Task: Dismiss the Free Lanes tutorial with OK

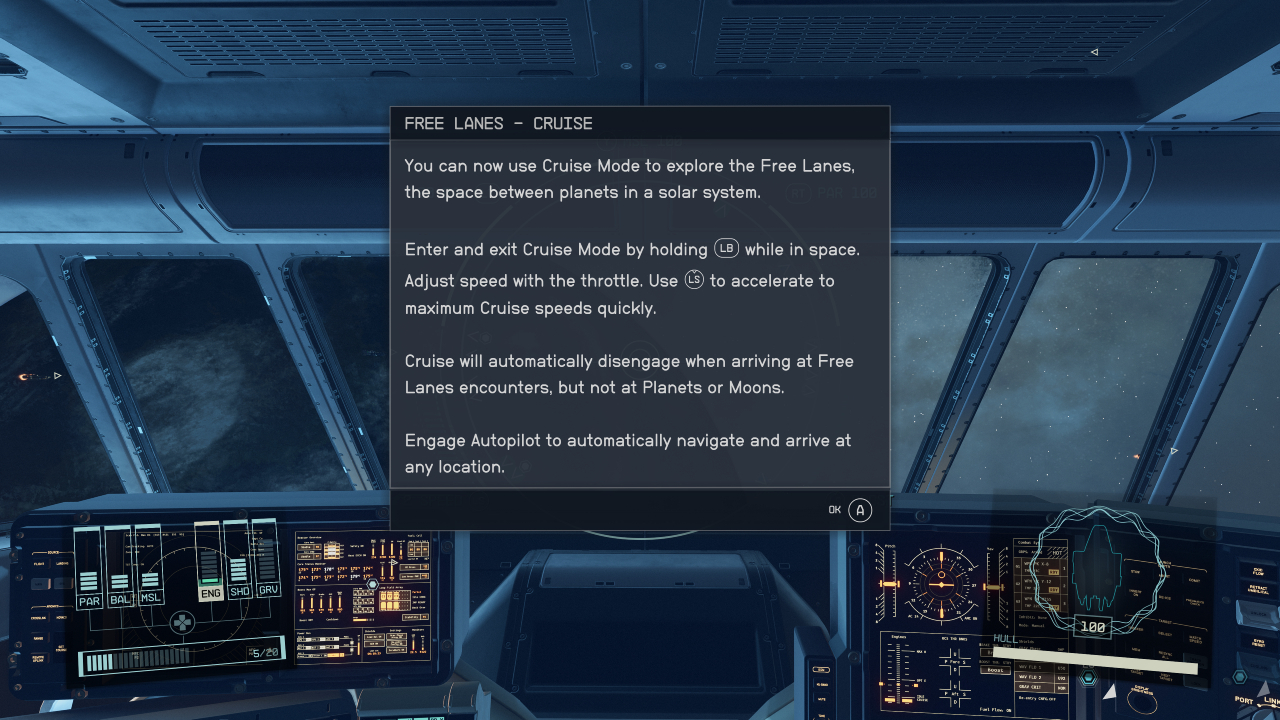Action: pos(859,510)
